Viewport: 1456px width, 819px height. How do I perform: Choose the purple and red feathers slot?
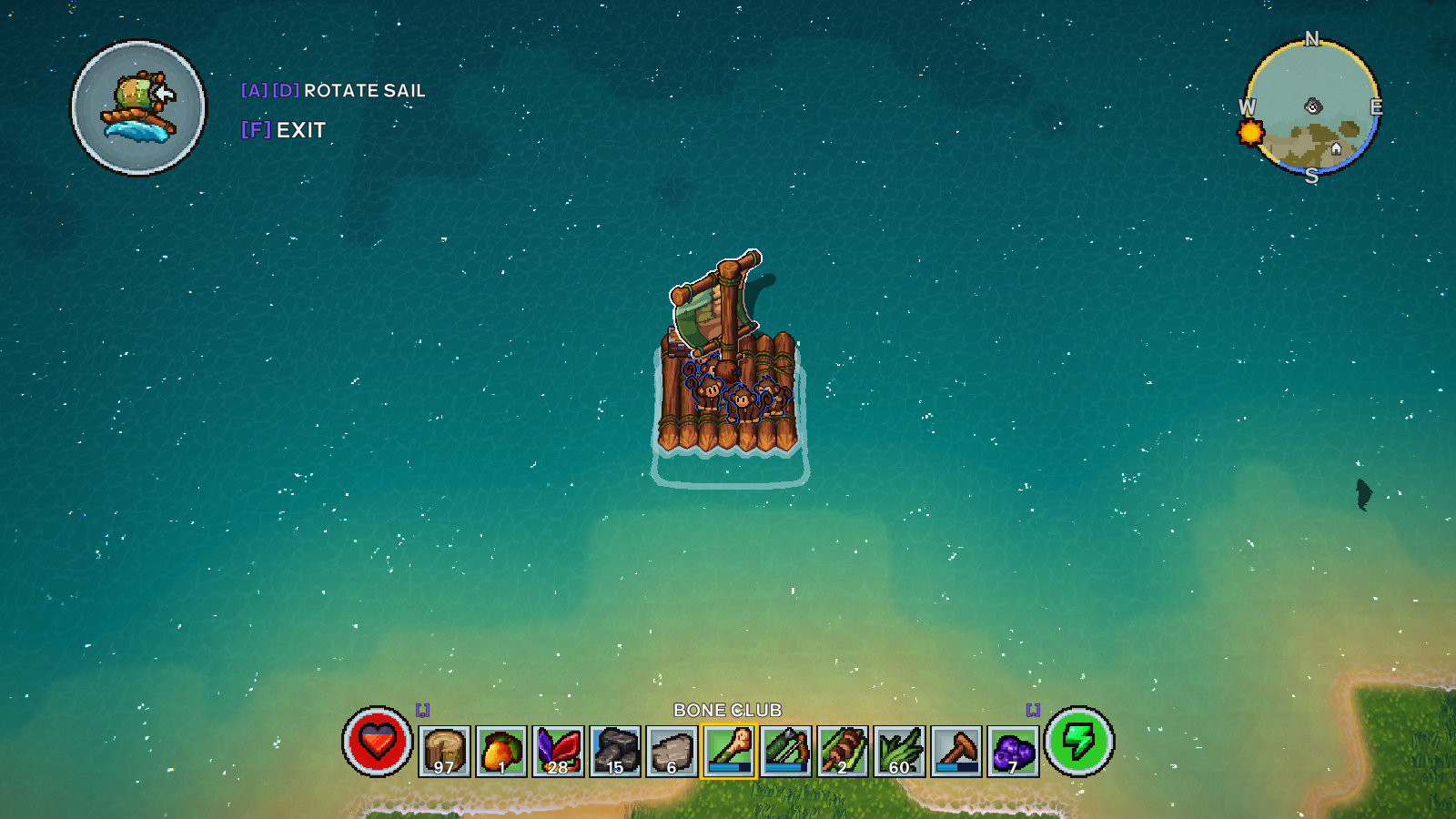pyautogui.click(x=558, y=752)
